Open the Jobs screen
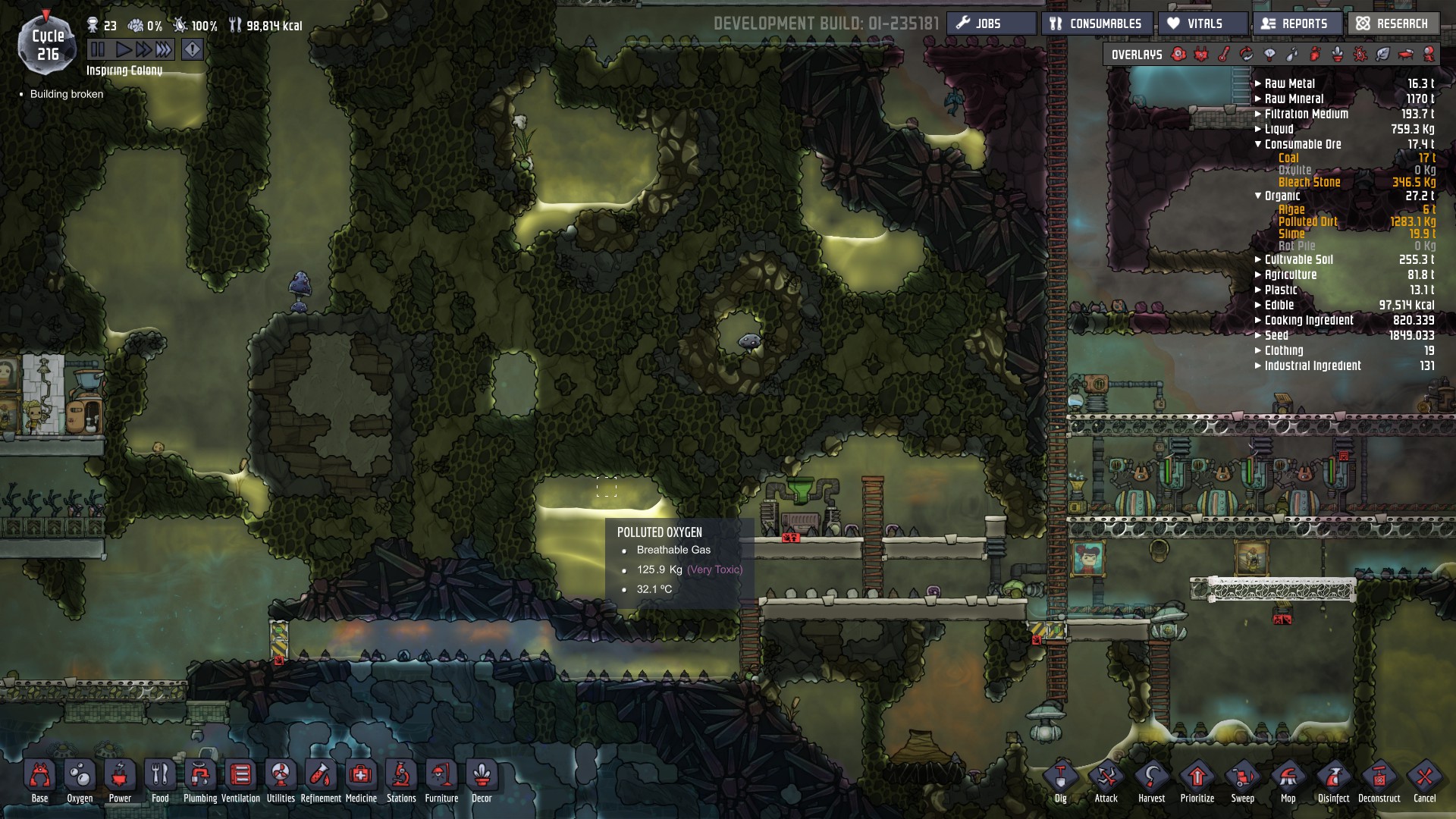This screenshot has height=819, width=1456. 990,24
